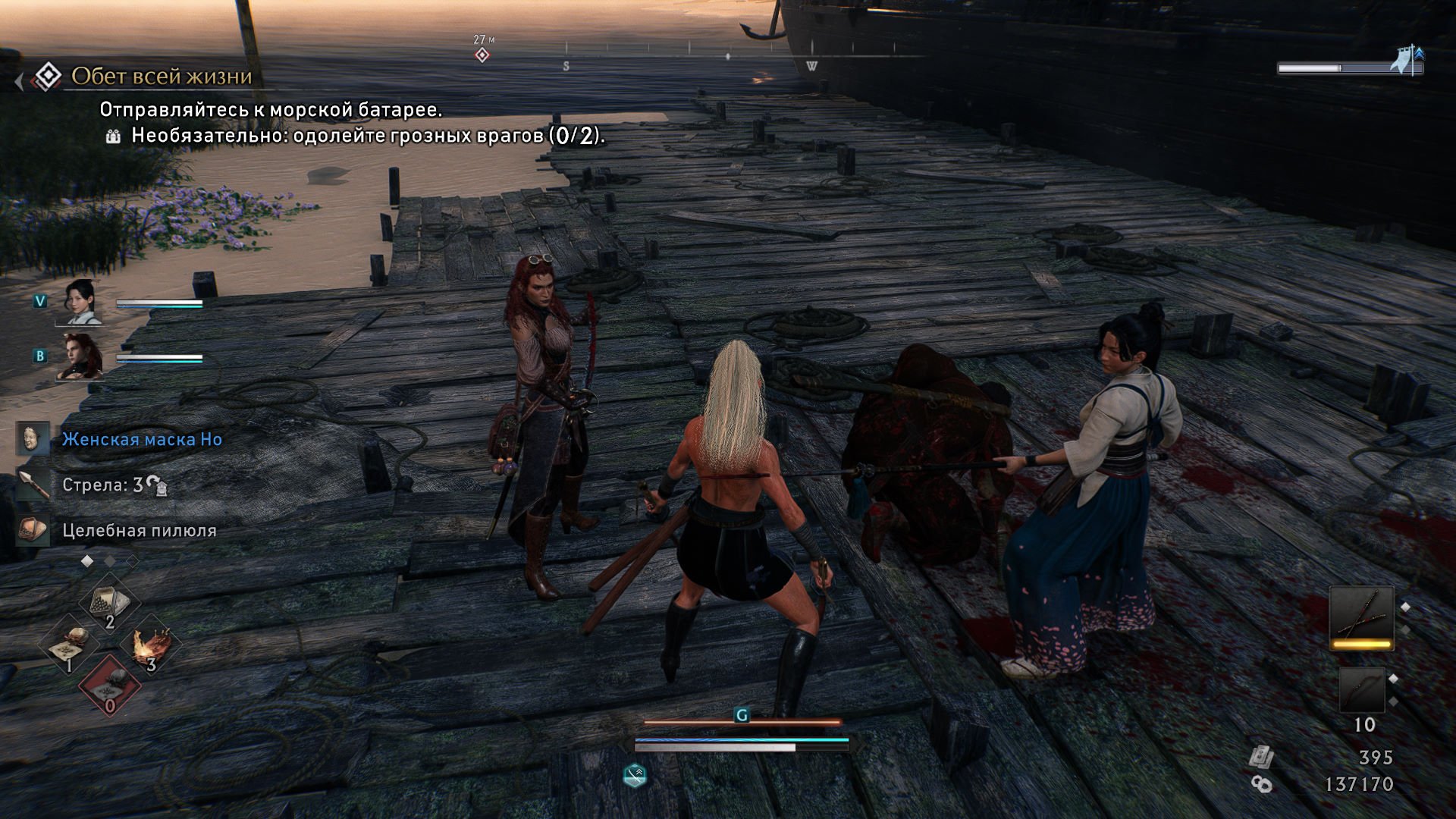This screenshot has width=1456, height=819.
Task: Use the pill box item in slot 2
Action: click(x=110, y=604)
